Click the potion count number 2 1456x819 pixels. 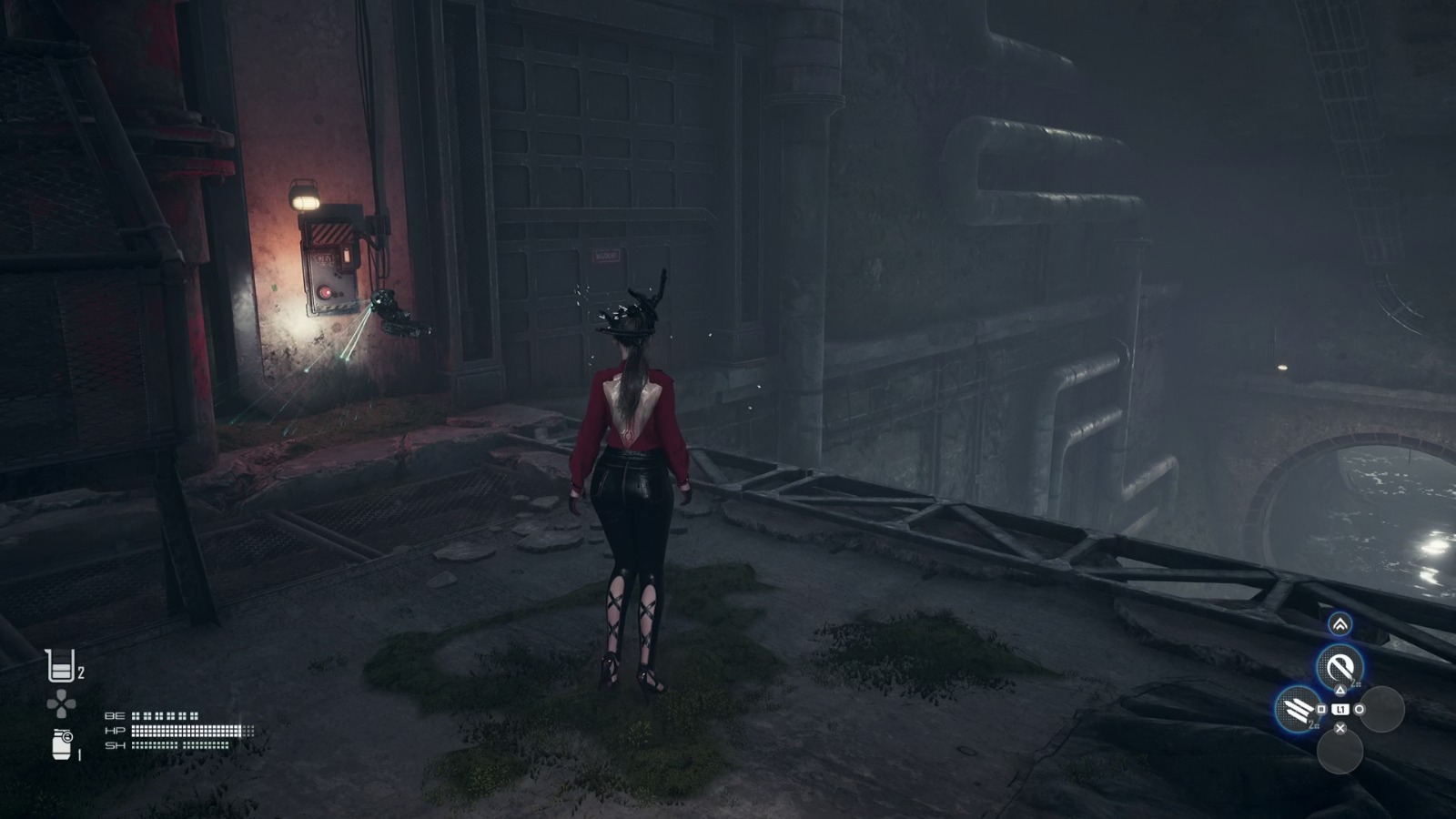(x=81, y=672)
